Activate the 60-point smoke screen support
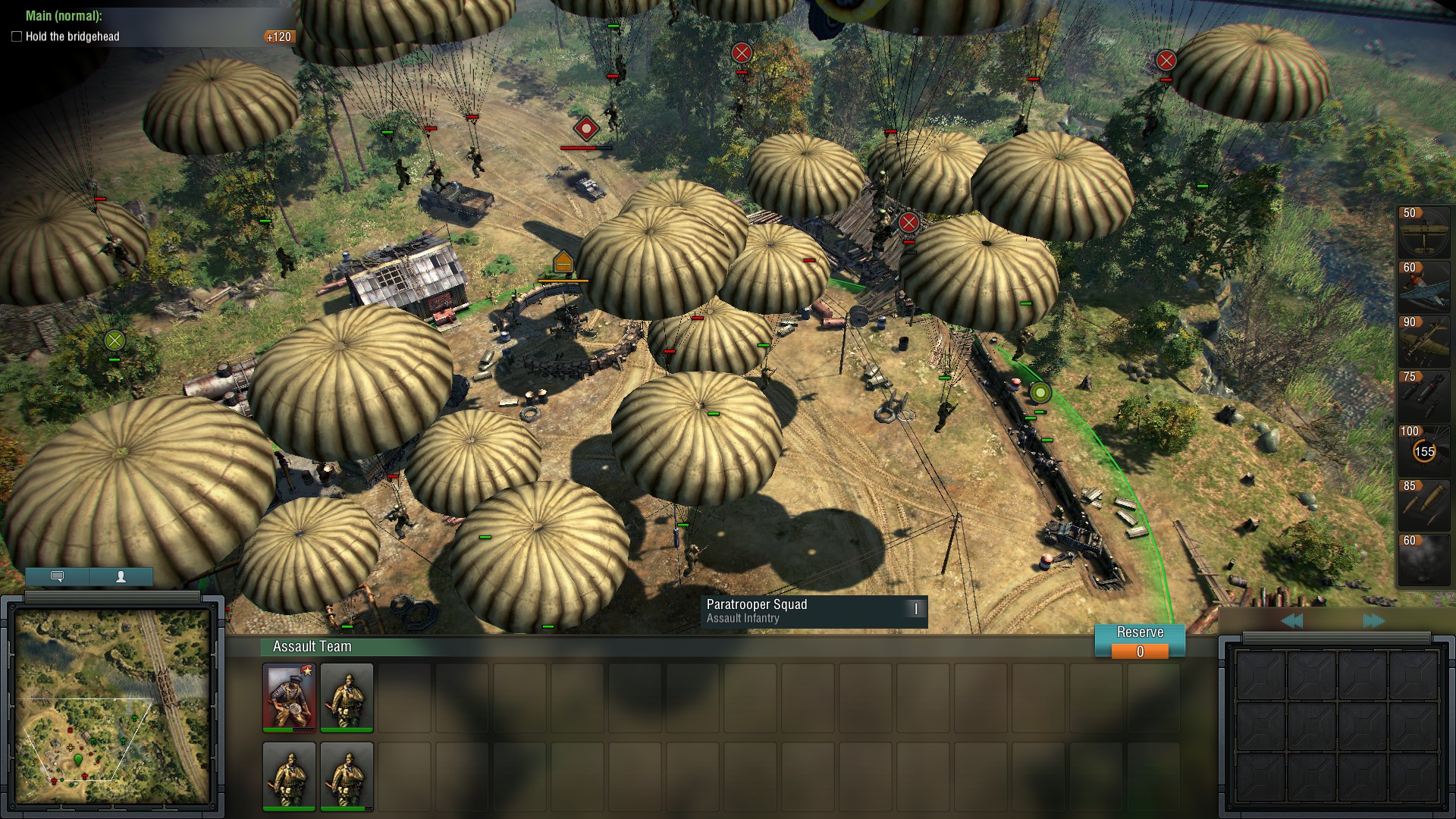 point(1423,560)
